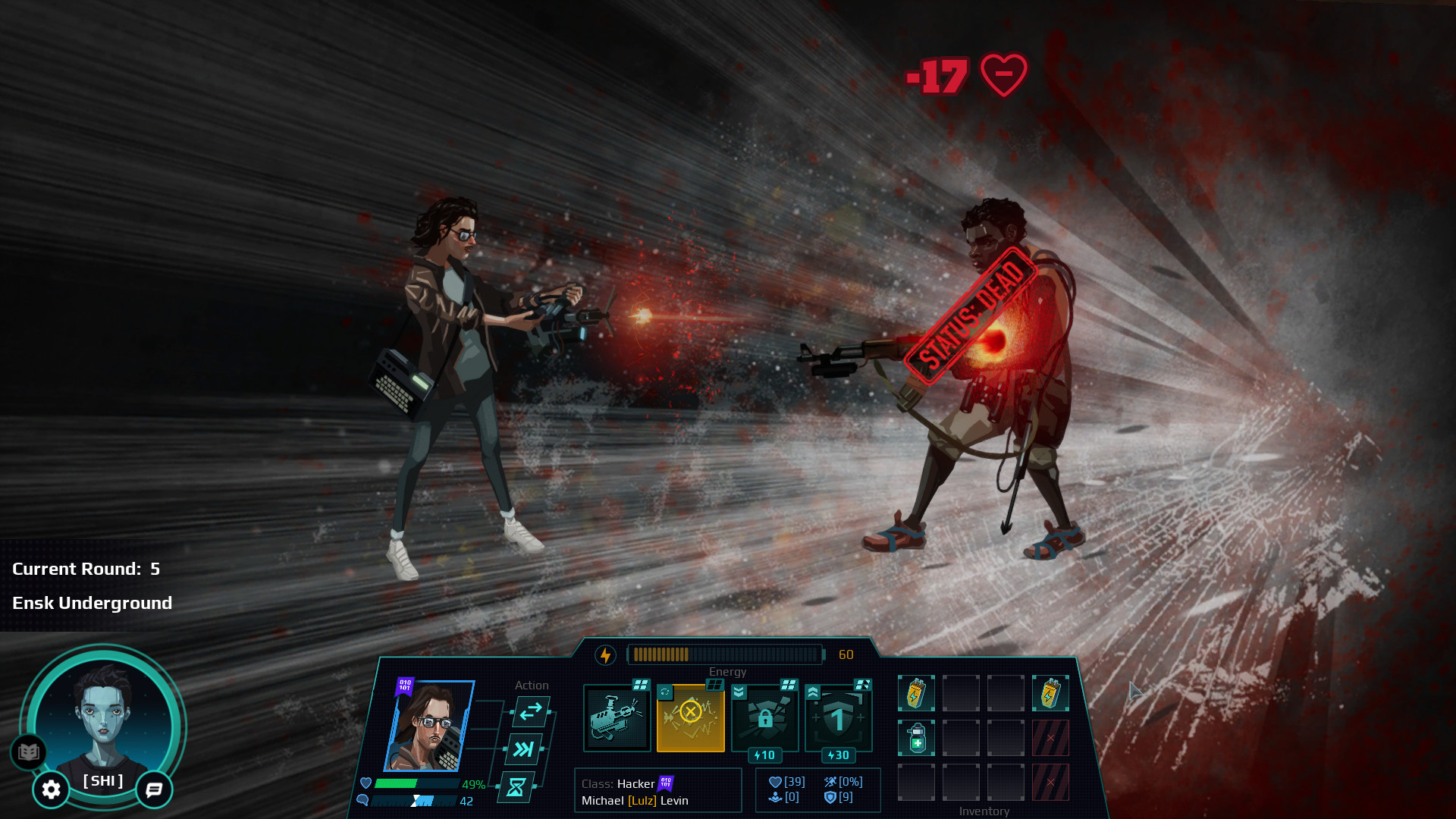Viewport: 1456px width, 819px height.
Task: Open the journal book icon near SHI avatar
Action: point(27,752)
